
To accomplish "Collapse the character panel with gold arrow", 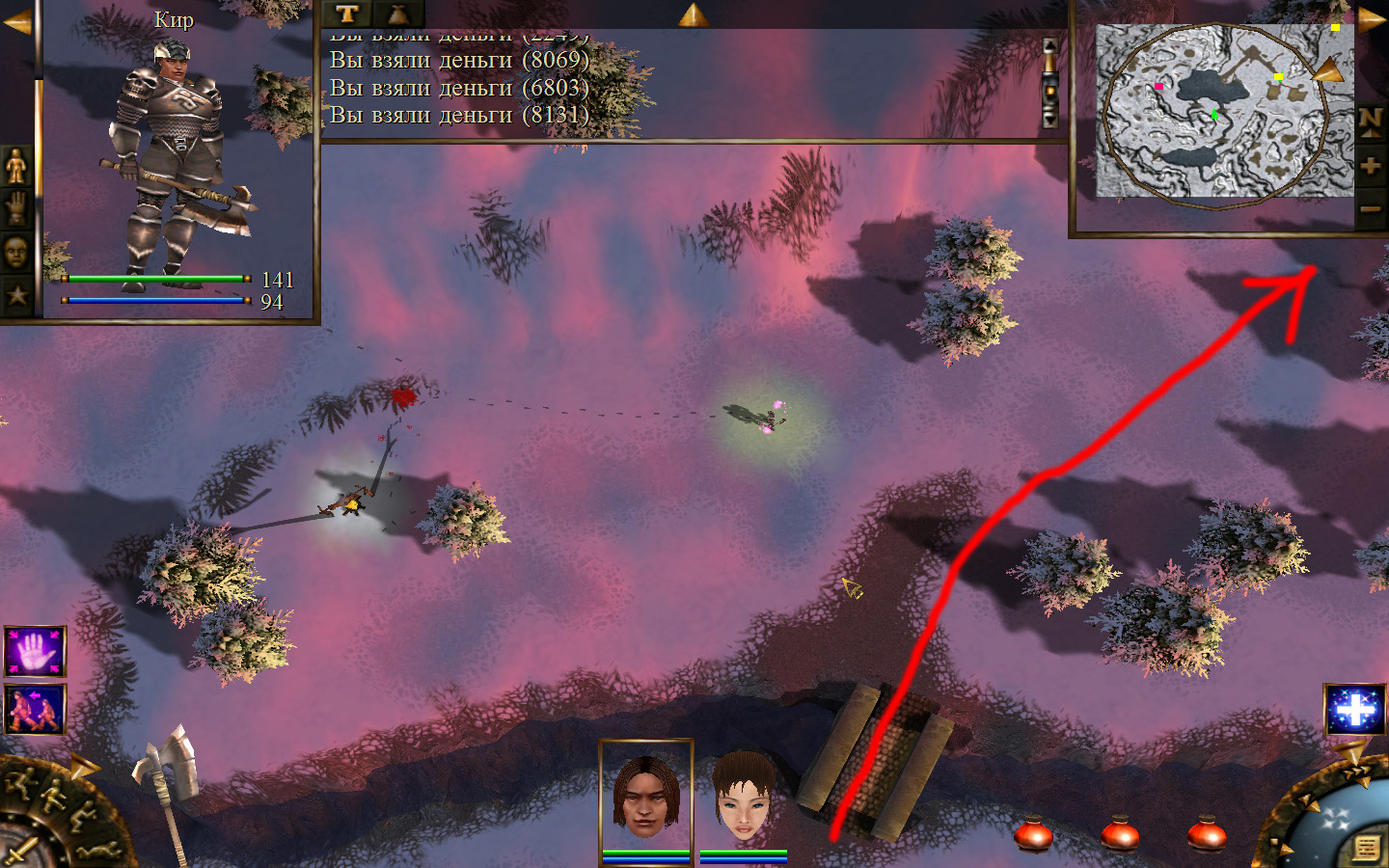I will pos(16,21).
